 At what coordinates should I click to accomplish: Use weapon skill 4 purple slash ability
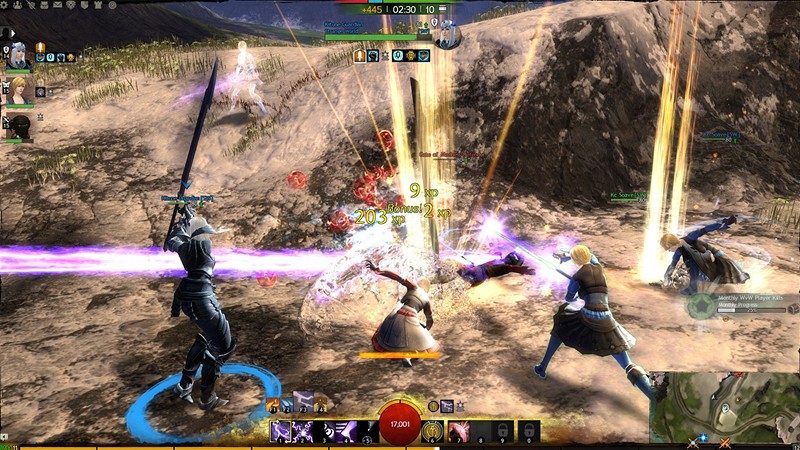(x=345, y=431)
